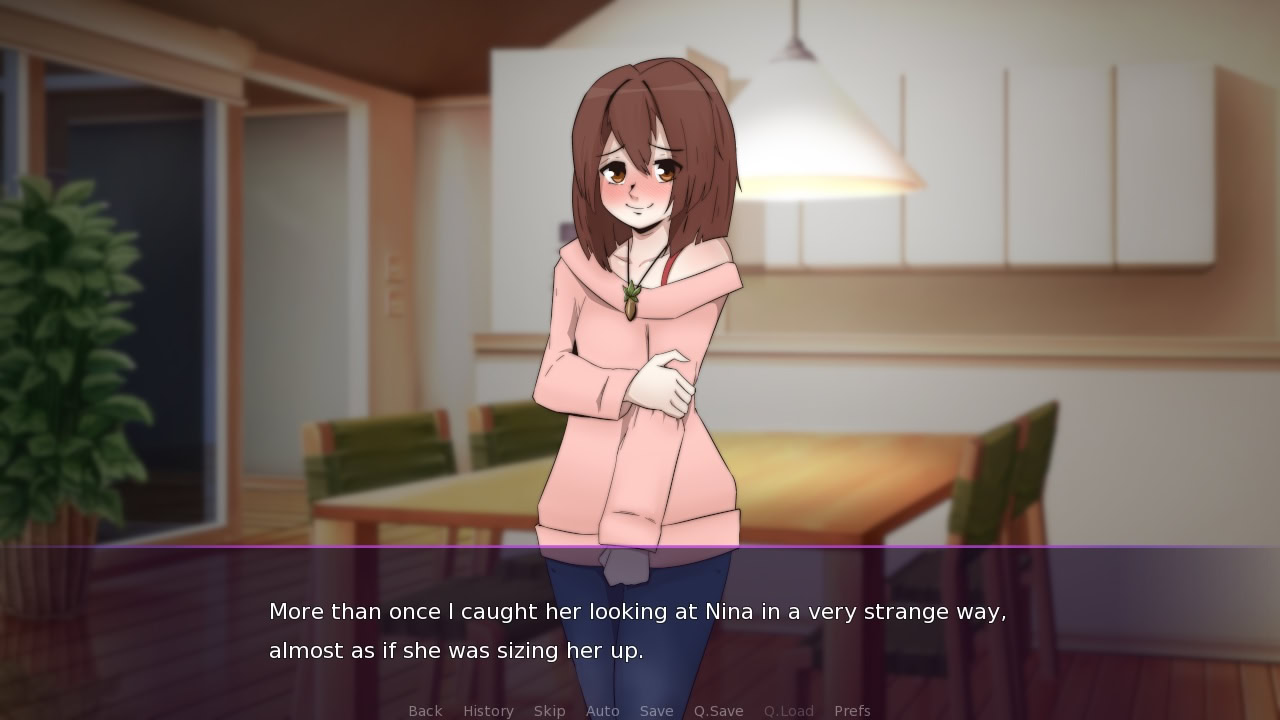The image size is (1280, 720).
Task: Enable Skip mode
Action: coord(549,710)
